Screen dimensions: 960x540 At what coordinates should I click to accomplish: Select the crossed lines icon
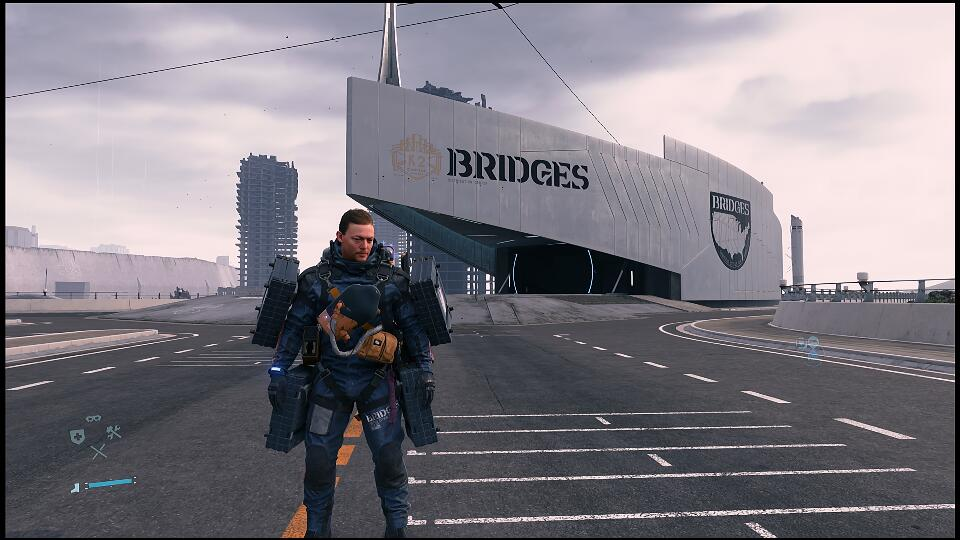click(98, 451)
